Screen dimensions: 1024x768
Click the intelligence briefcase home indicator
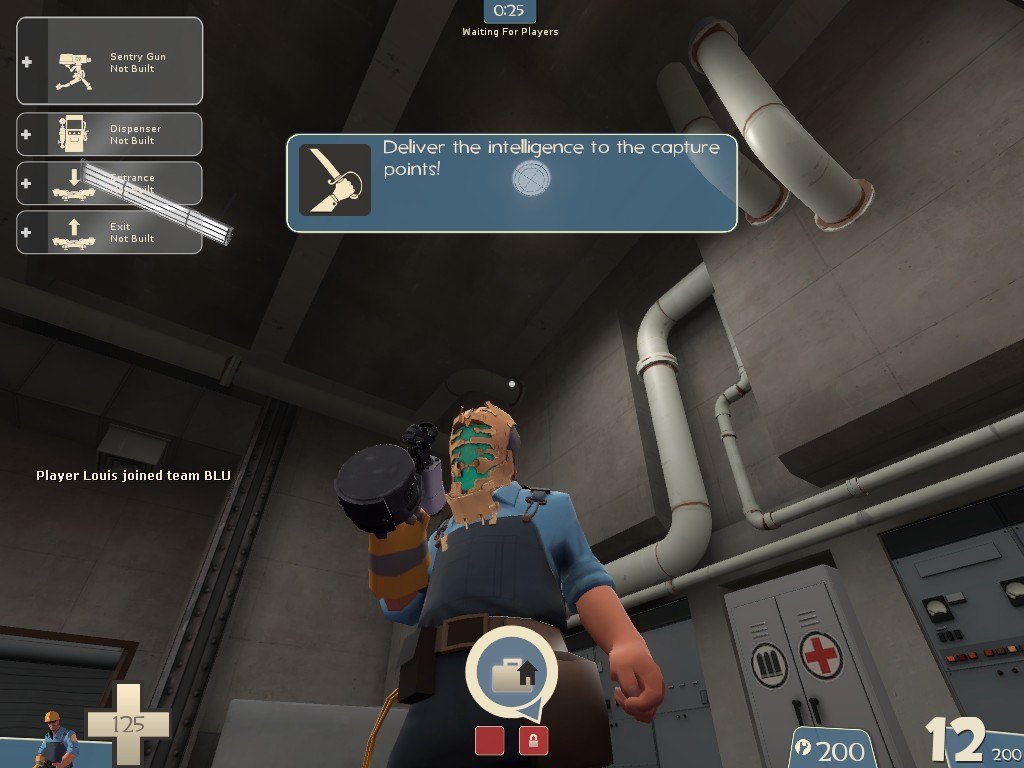[512, 674]
